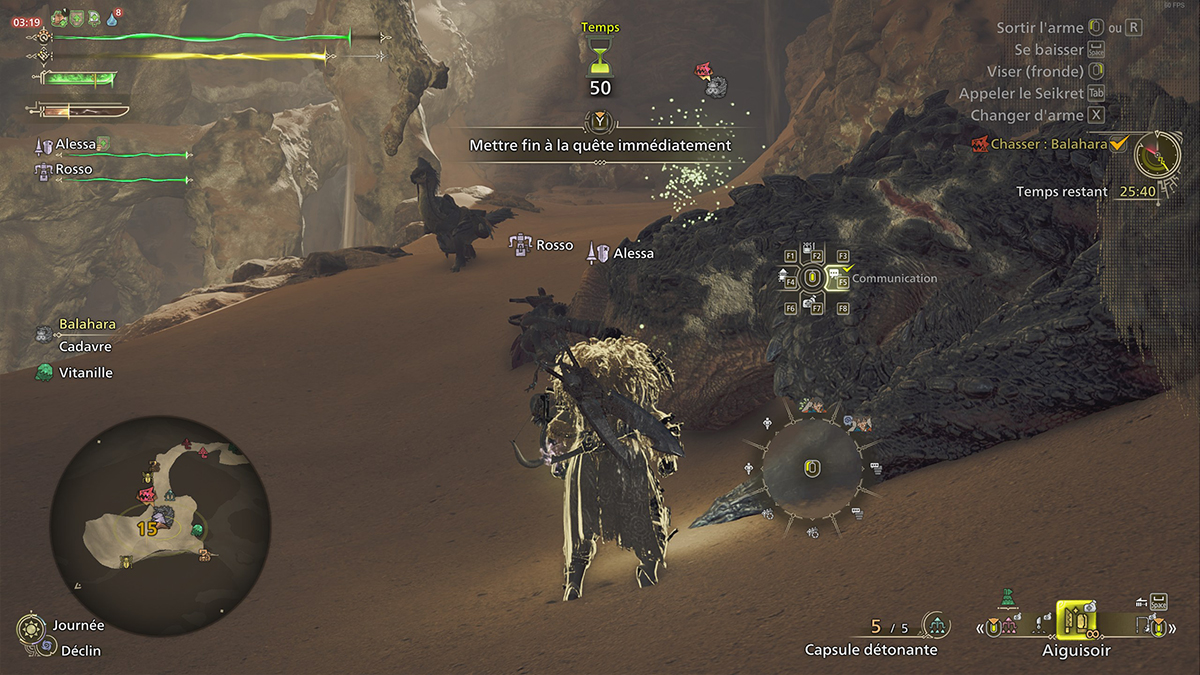This screenshot has height=675, width=1200.
Task: Select party member Rosso in the list
Action: [73, 170]
